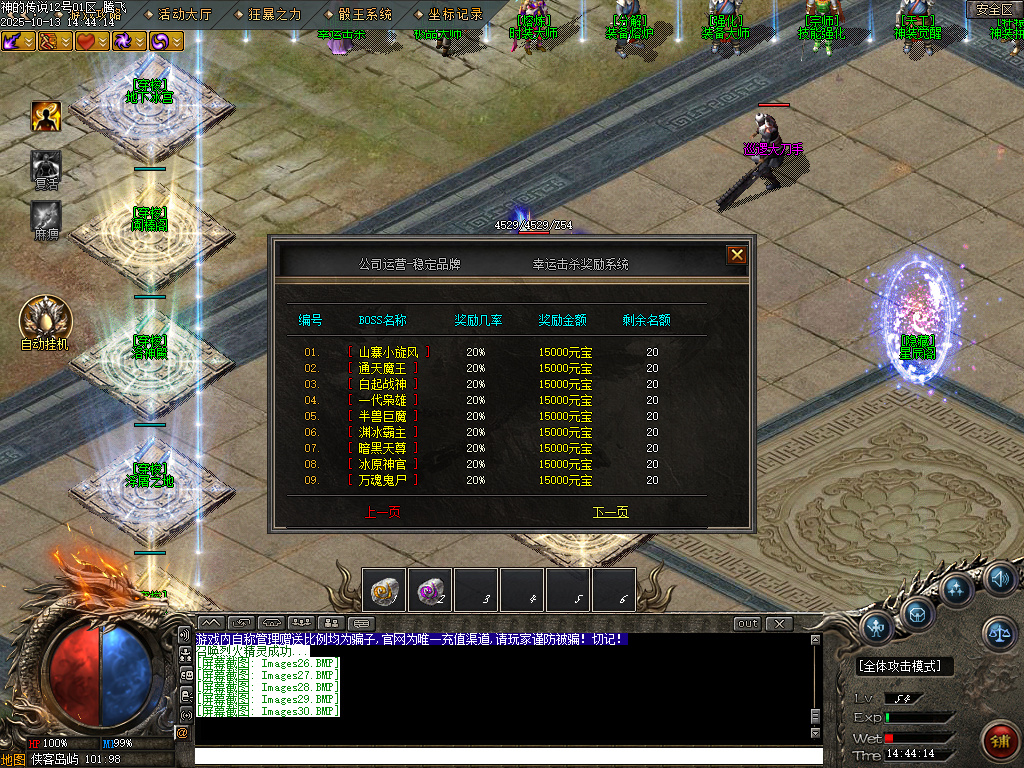Open the trade scales icon
Image resolution: width=1024 pixels, height=768 pixels.
click(999, 630)
